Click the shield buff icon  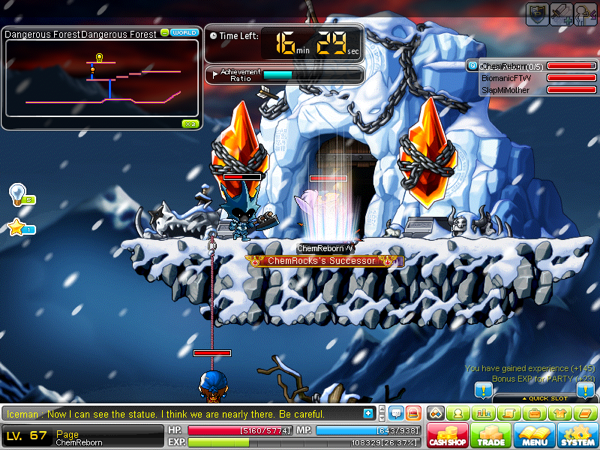[x=537, y=11]
